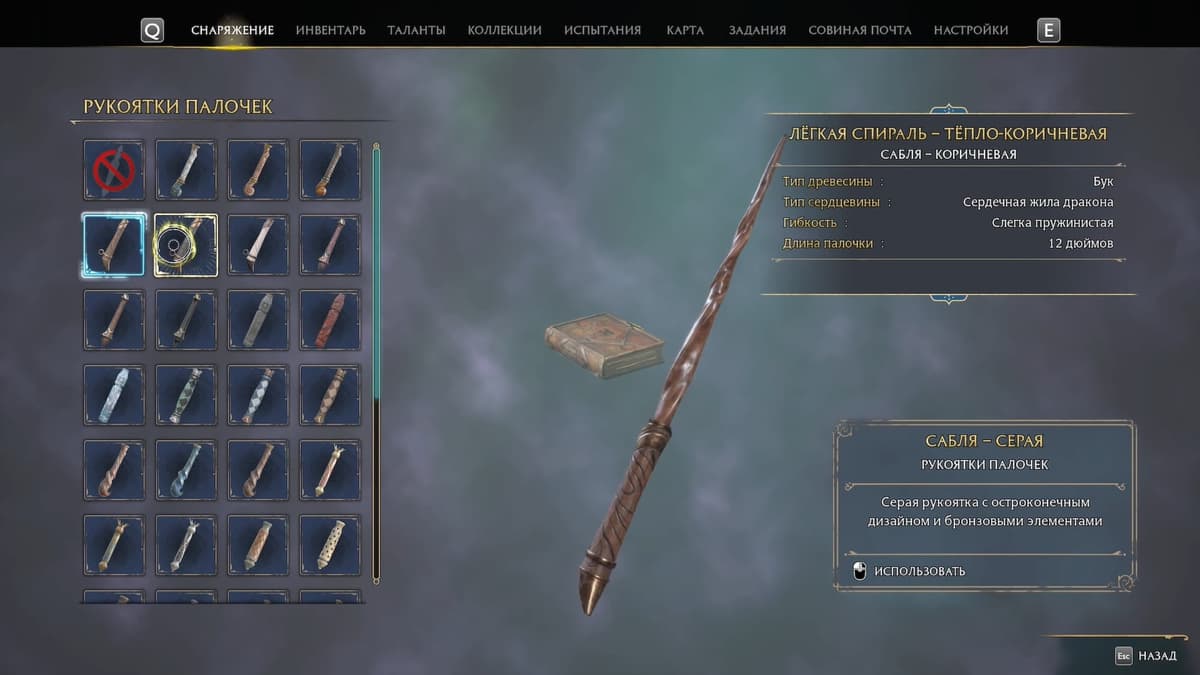1200x675 pixels.
Task: Open the Таланты tab
Action: 416,30
